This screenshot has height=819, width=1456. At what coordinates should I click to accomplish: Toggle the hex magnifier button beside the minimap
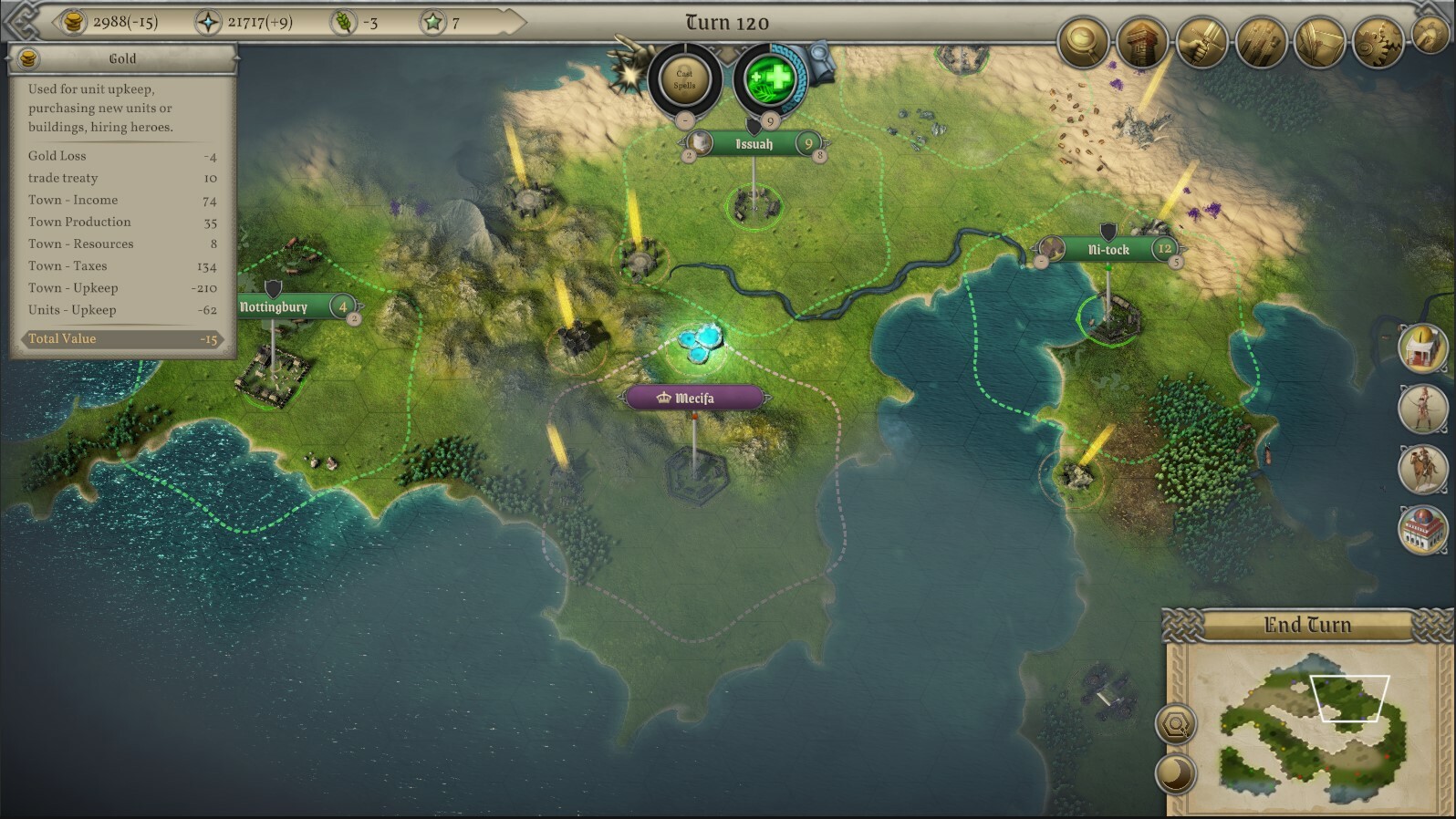click(x=1176, y=726)
